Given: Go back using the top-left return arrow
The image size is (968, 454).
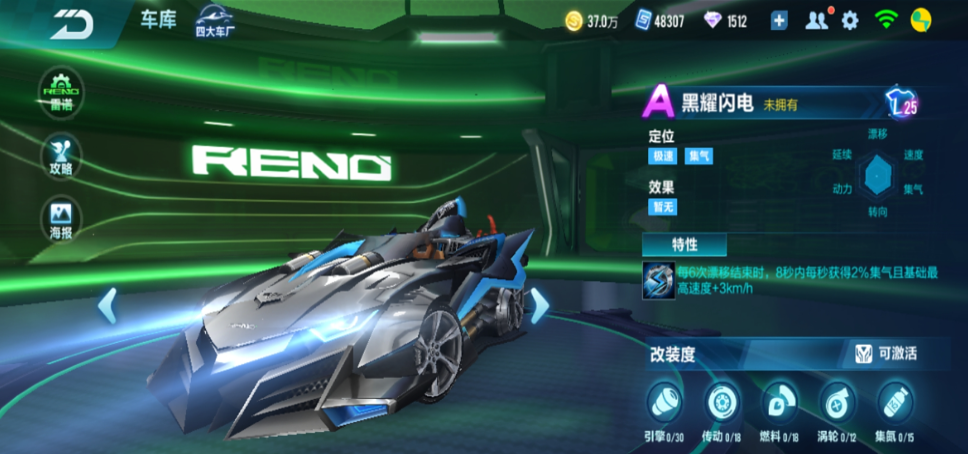Looking at the screenshot, I should [x=72, y=24].
